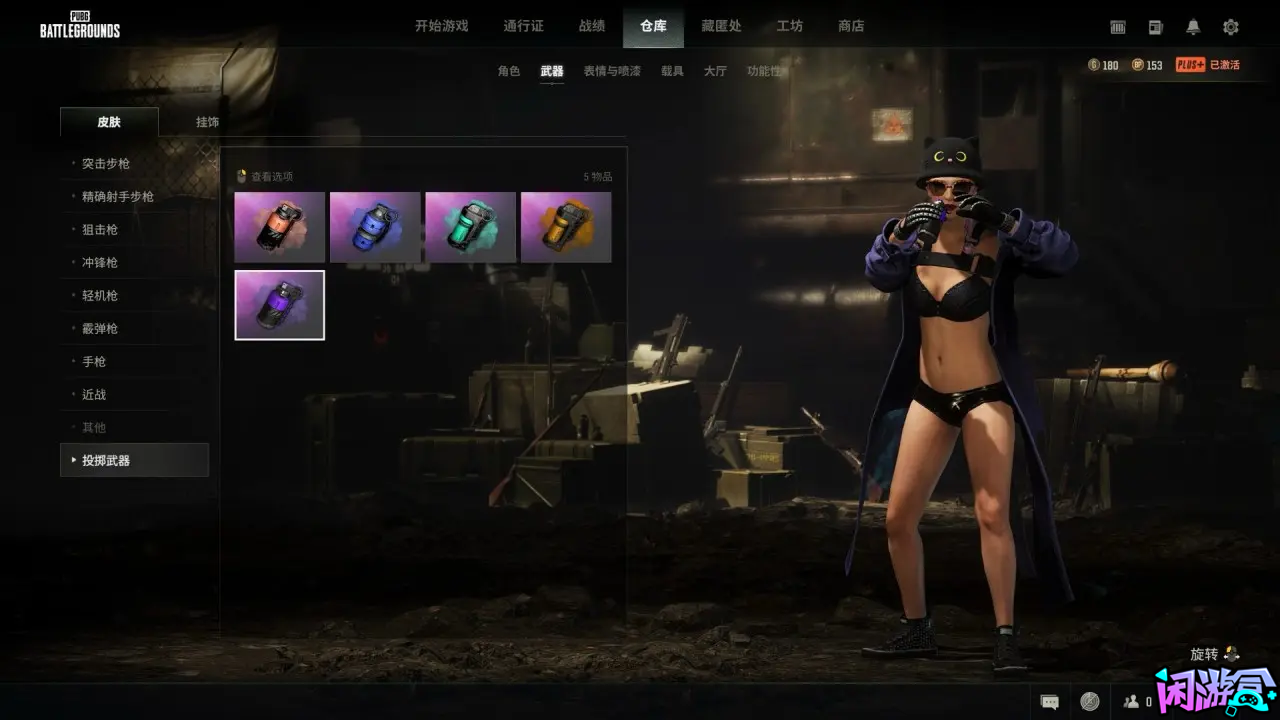
Task: Open the settings gear icon
Action: tap(1230, 27)
